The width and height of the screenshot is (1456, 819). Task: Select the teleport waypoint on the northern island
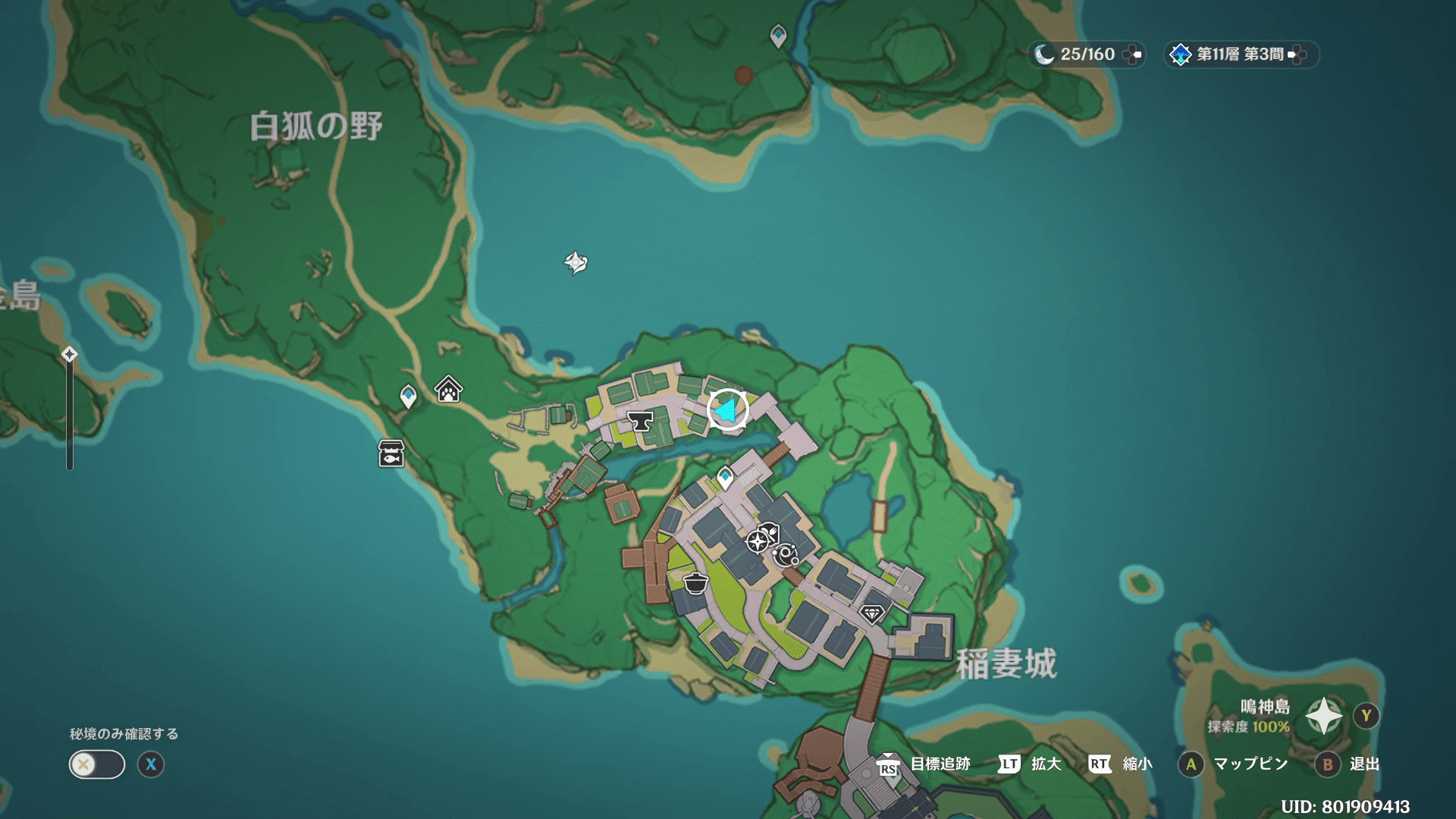point(778,36)
